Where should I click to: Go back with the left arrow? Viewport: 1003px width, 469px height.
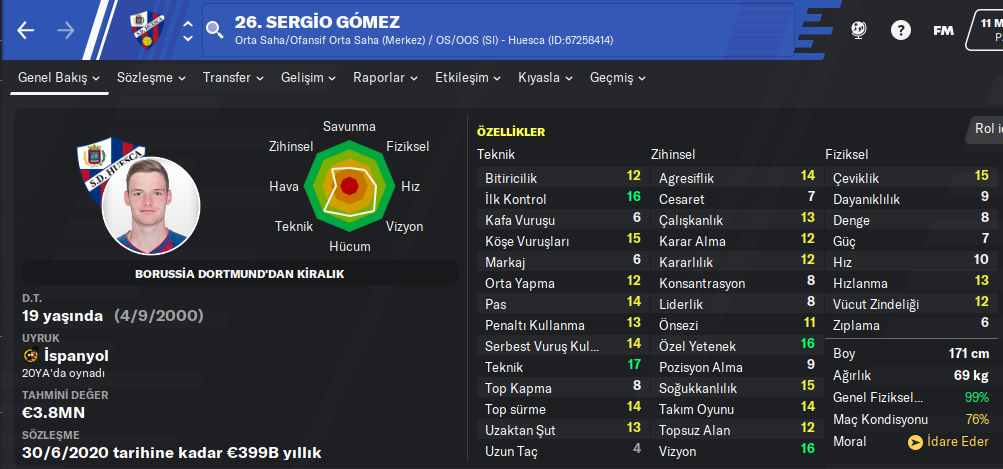(26, 30)
